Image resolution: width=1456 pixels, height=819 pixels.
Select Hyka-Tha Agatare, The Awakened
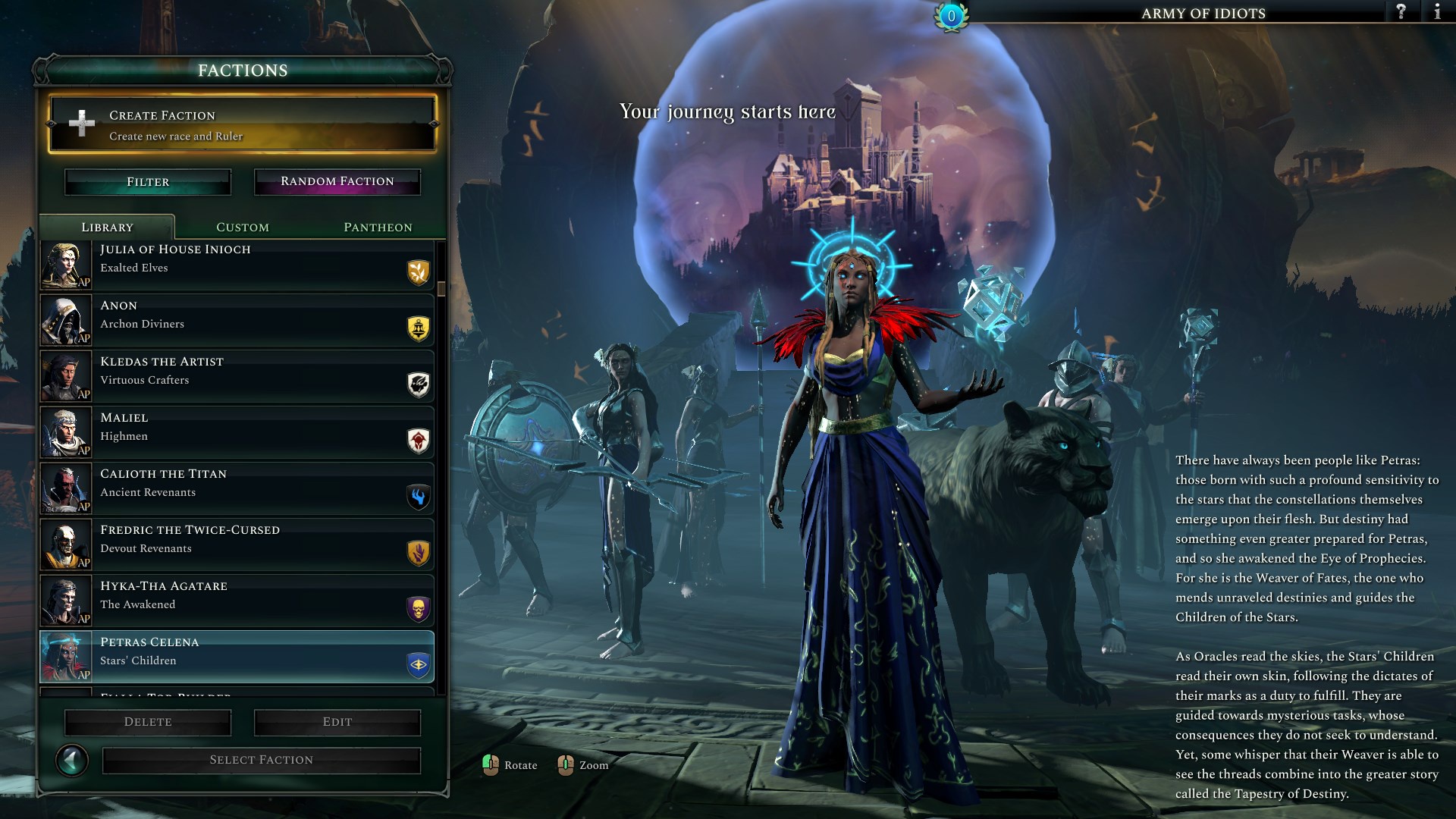pyautogui.click(x=237, y=601)
